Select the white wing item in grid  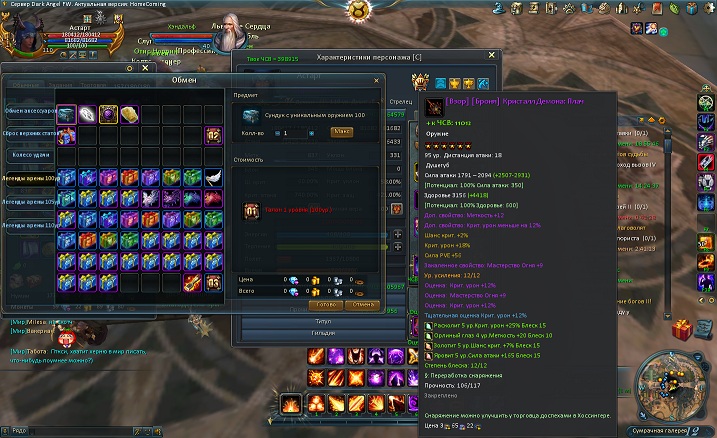tap(212, 177)
